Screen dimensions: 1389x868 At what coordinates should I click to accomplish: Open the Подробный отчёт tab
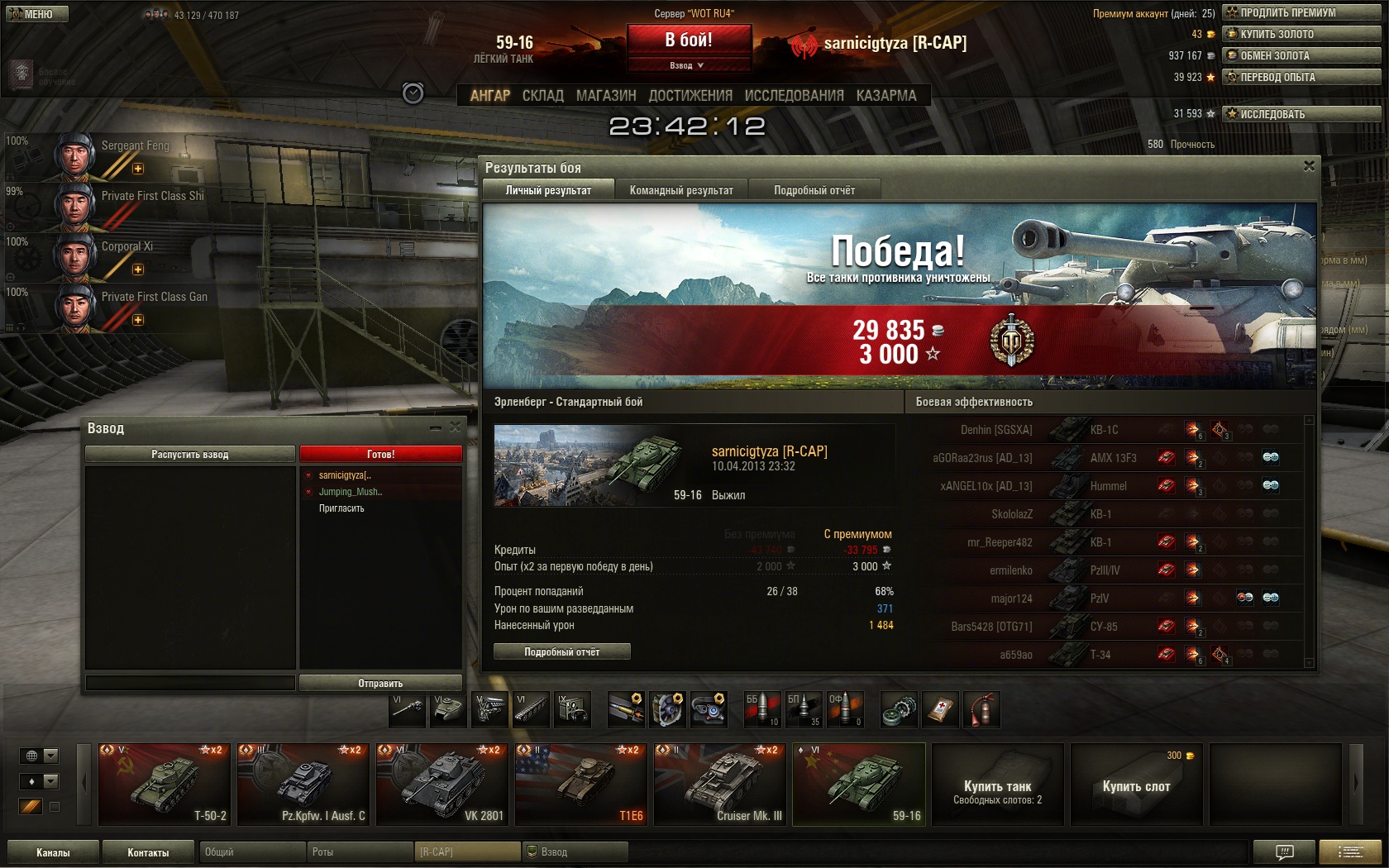point(814,190)
